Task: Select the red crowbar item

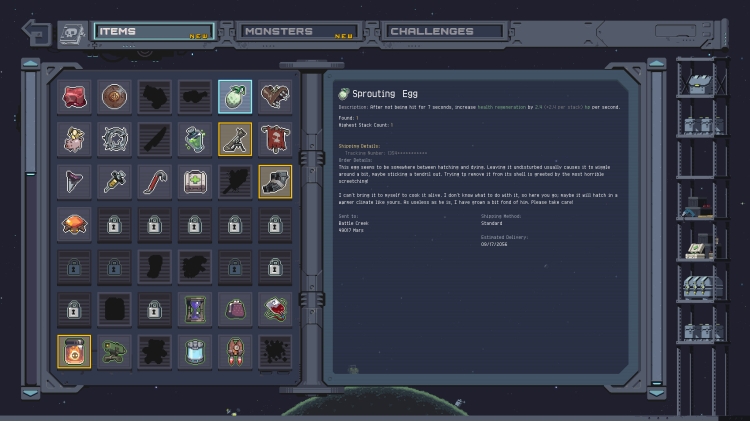Action: click(155, 181)
